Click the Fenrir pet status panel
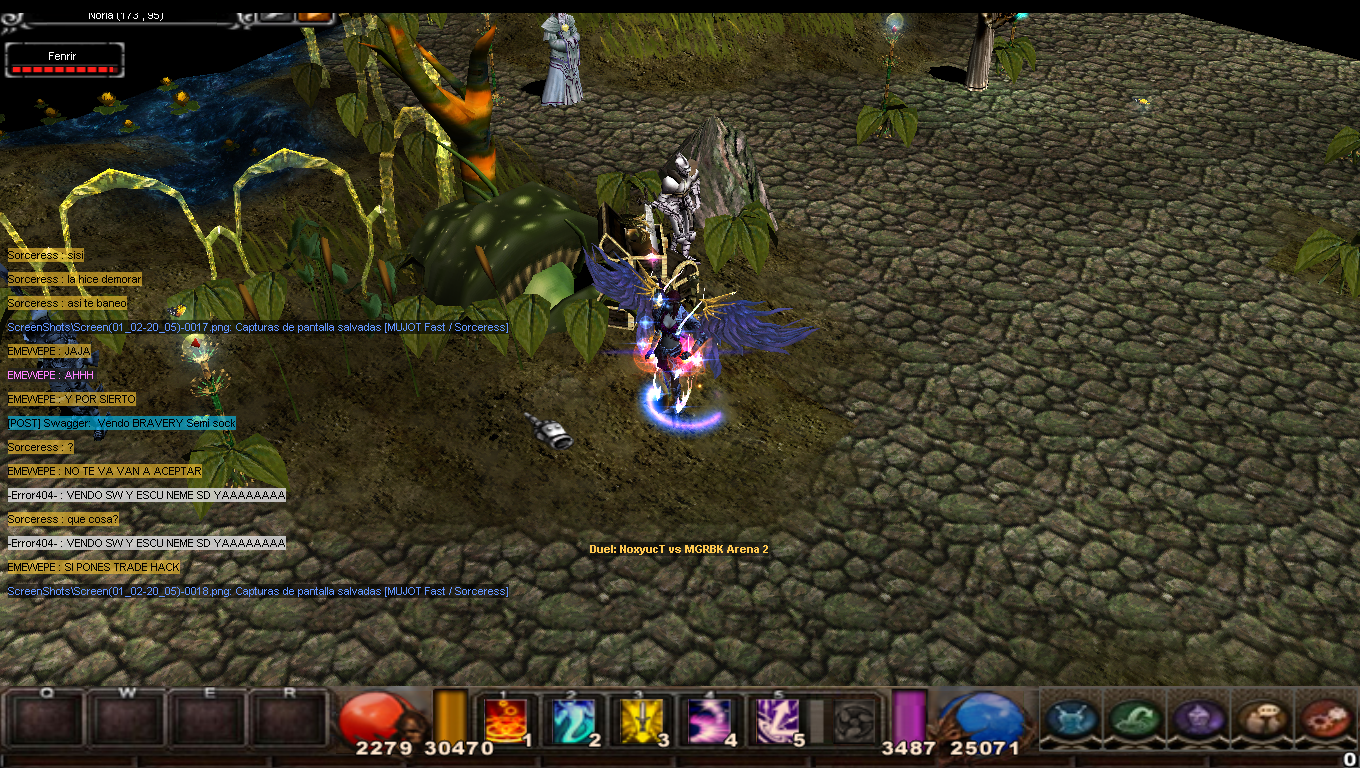 click(65, 61)
